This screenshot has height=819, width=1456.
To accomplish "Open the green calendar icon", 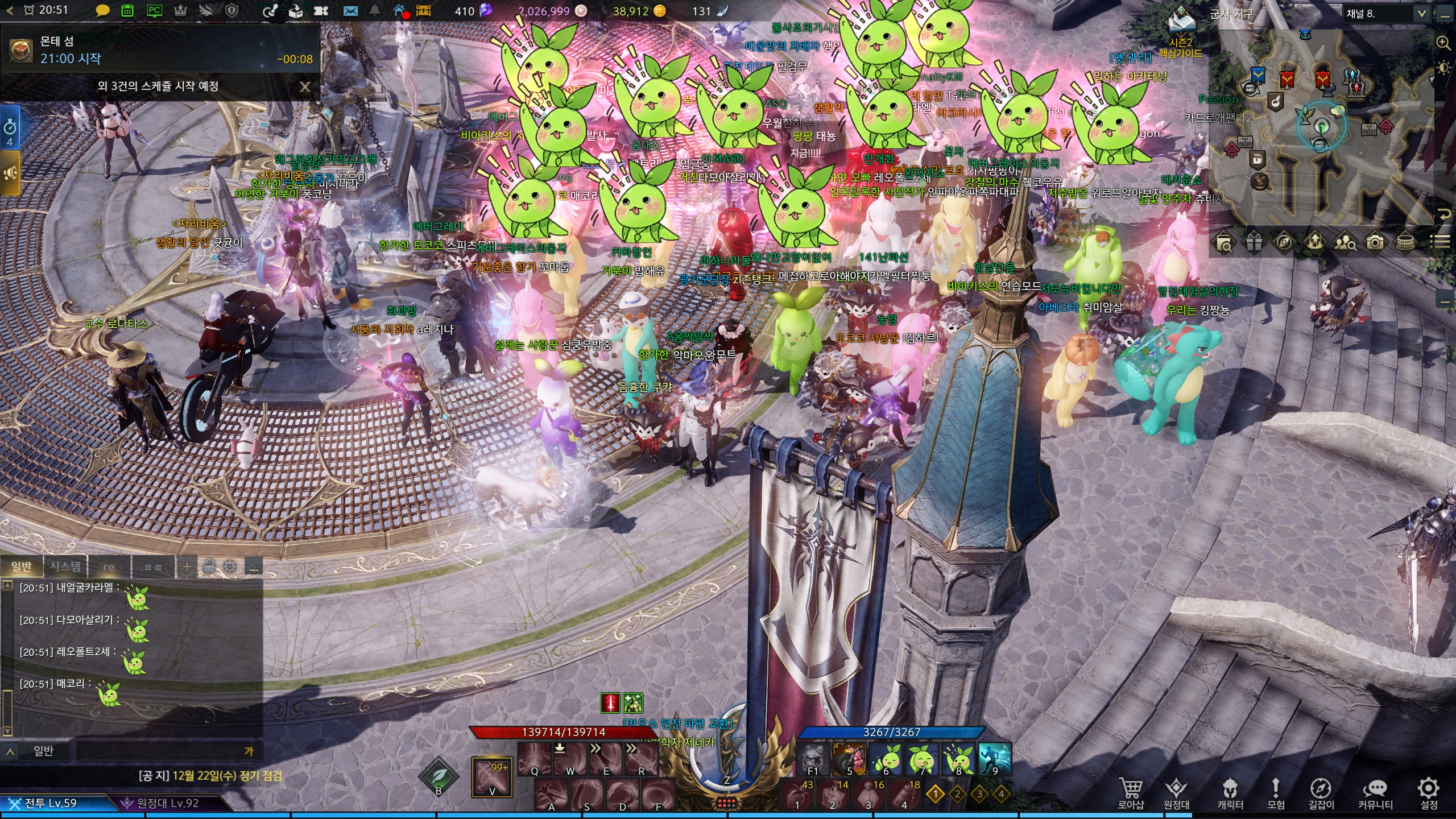I will (127, 11).
